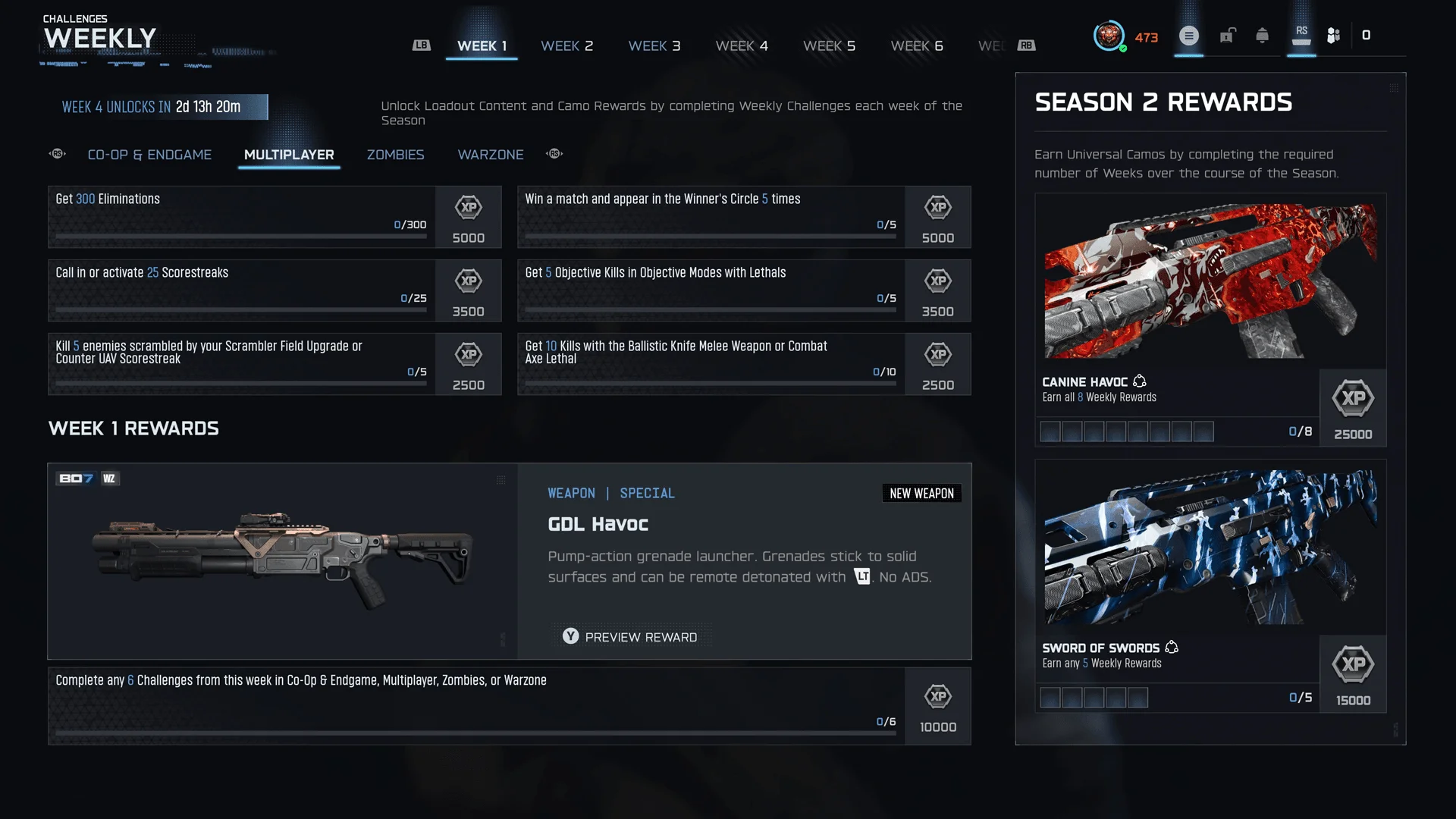Image resolution: width=1456 pixels, height=819 pixels.
Task: Click the BO7 badge on the GDL Havoc image
Action: click(75, 479)
